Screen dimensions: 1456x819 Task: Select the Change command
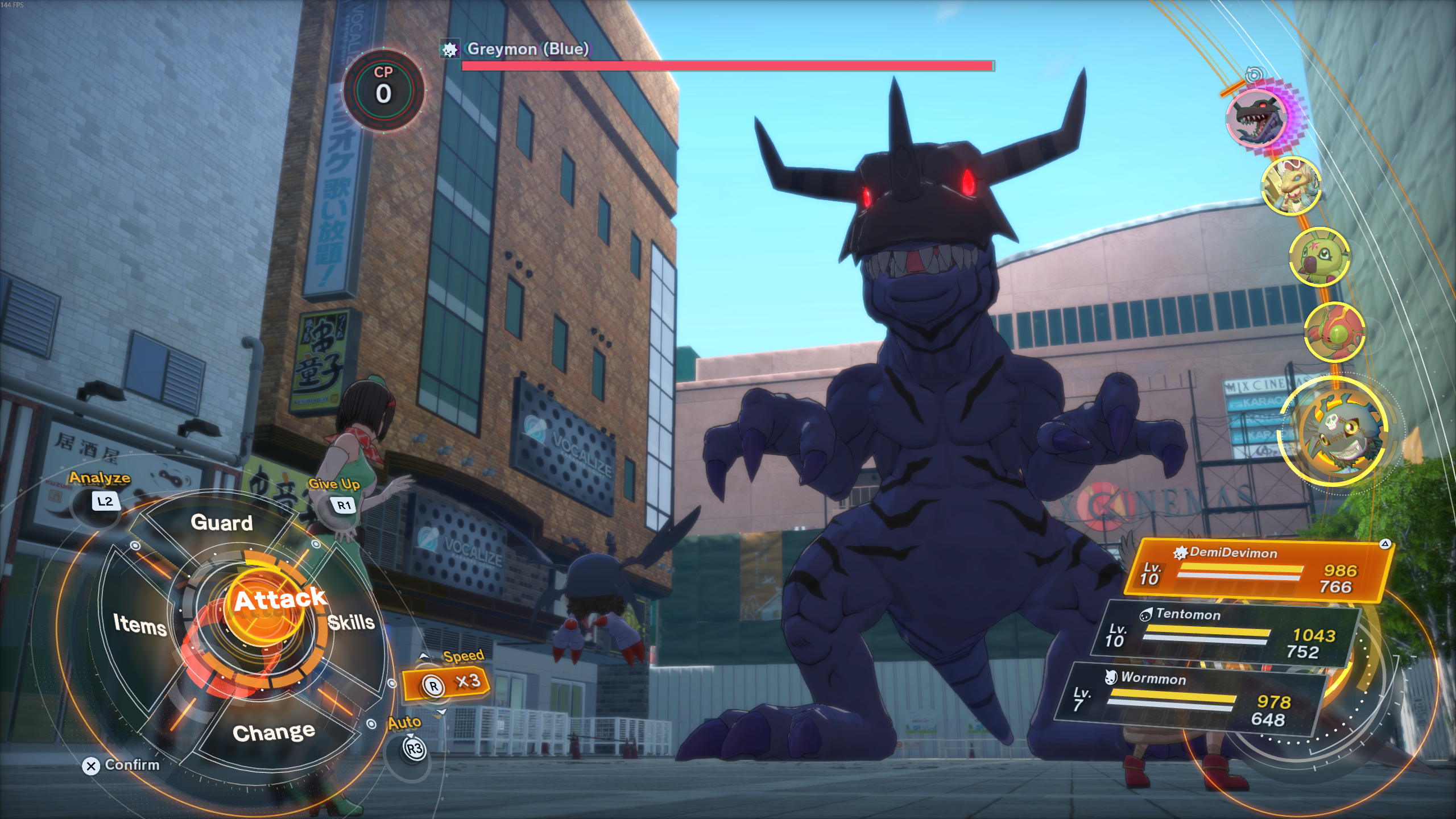[x=274, y=733]
